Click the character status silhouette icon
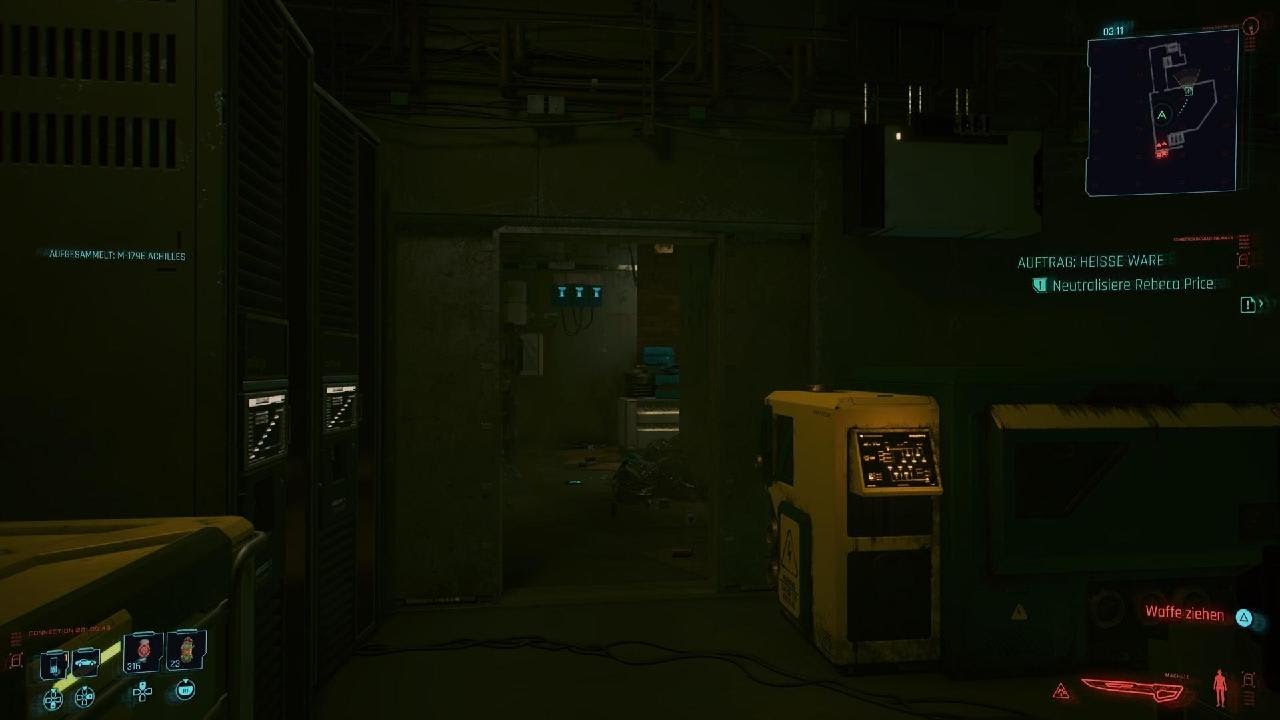Viewport: 1280px width, 720px height. coord(1220,687)
